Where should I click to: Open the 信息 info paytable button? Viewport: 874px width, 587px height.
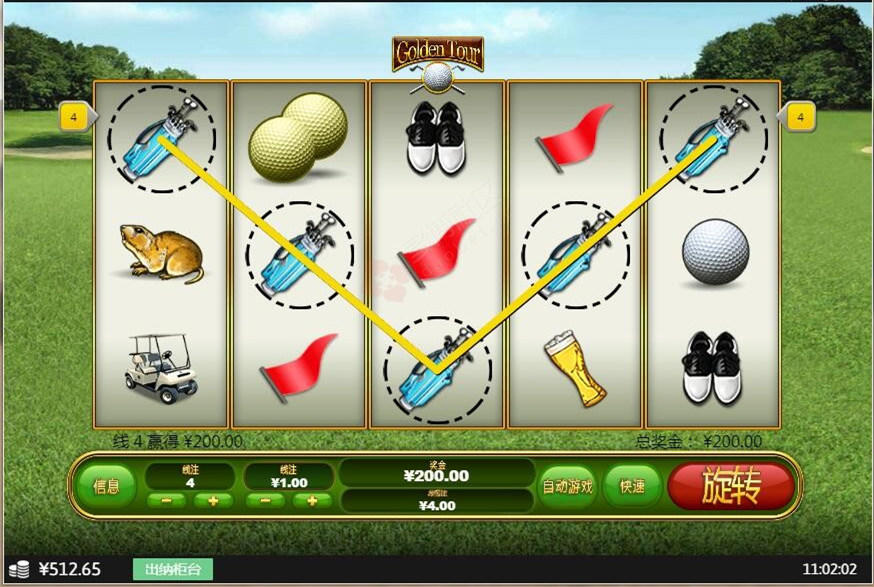pyautogui.click(x=106, y=487)
